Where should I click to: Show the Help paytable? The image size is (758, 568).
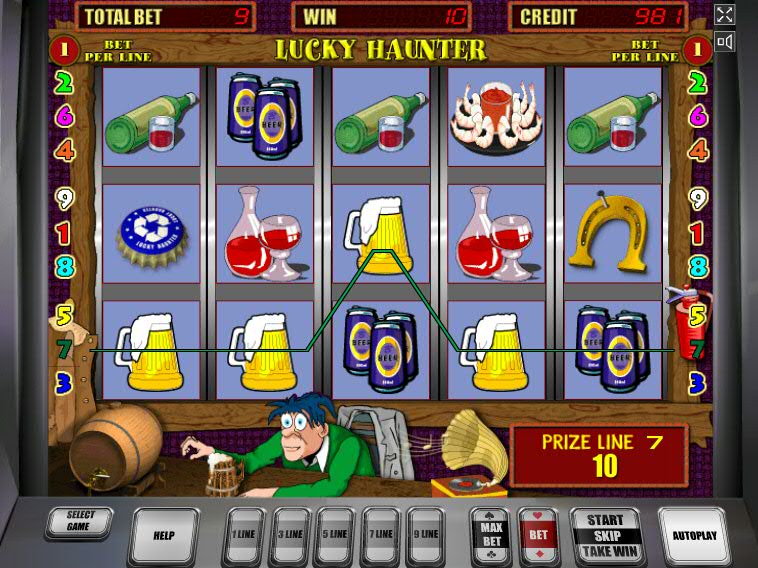(x=164, y=535)
